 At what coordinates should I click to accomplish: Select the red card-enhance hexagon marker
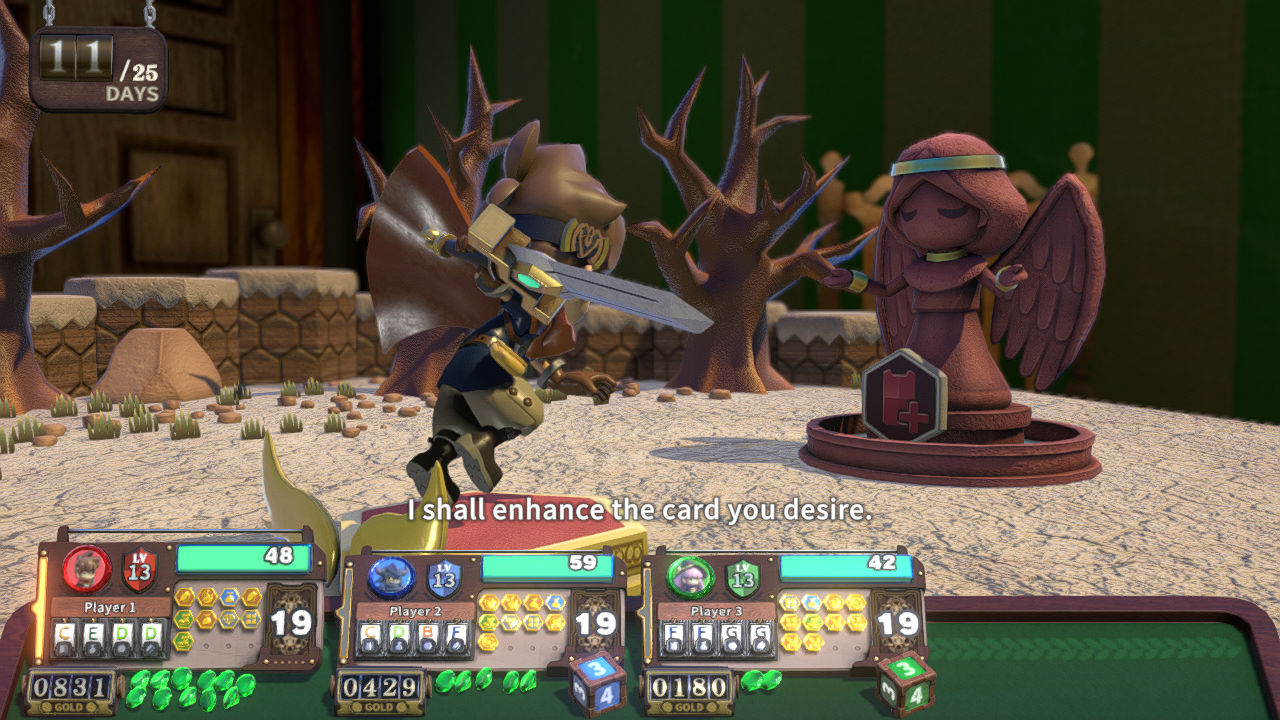click(x=905, y=395)
